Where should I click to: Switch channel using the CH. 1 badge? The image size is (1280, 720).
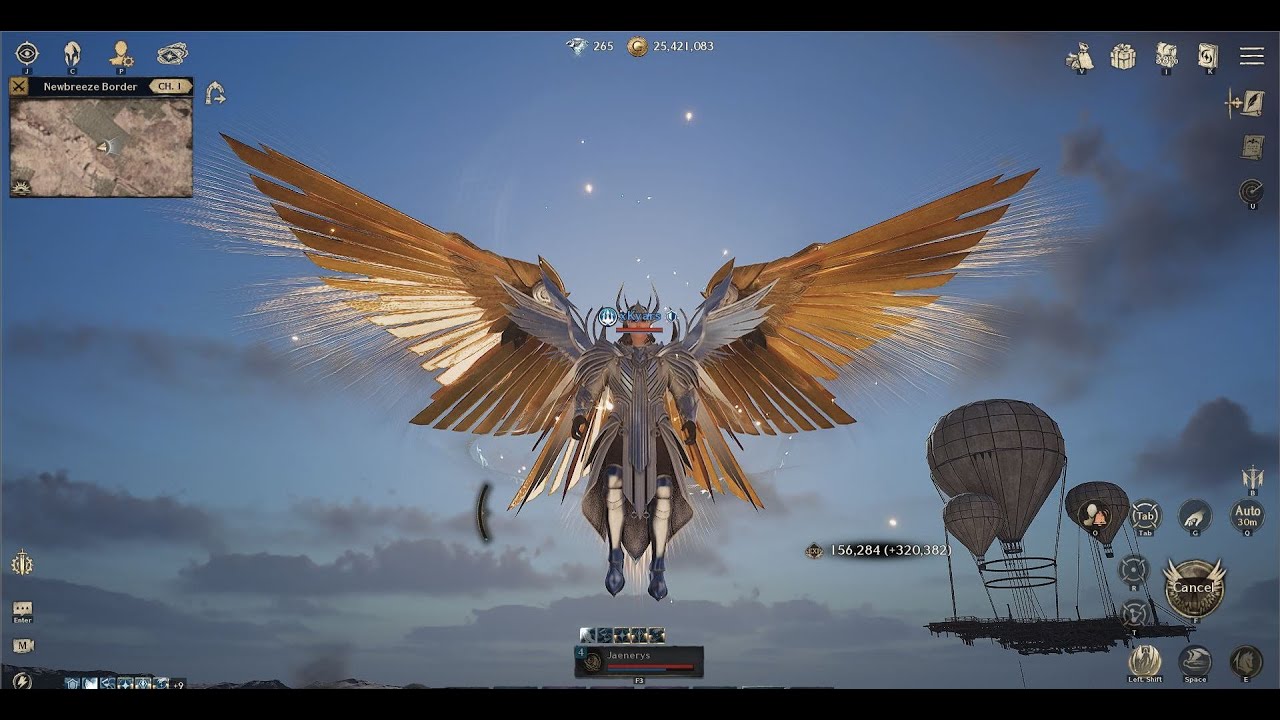170,87
